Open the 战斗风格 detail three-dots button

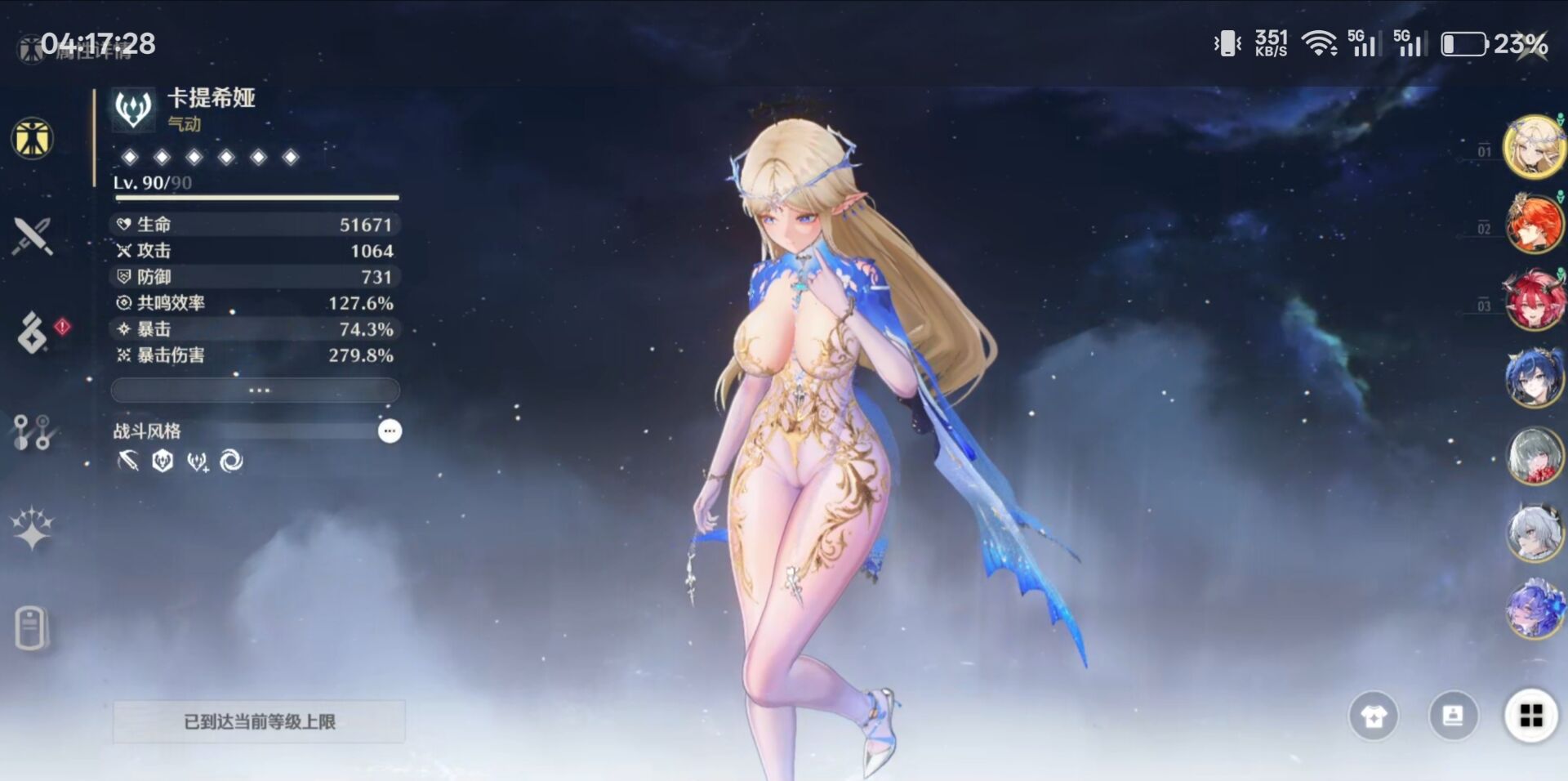(390, 431)
